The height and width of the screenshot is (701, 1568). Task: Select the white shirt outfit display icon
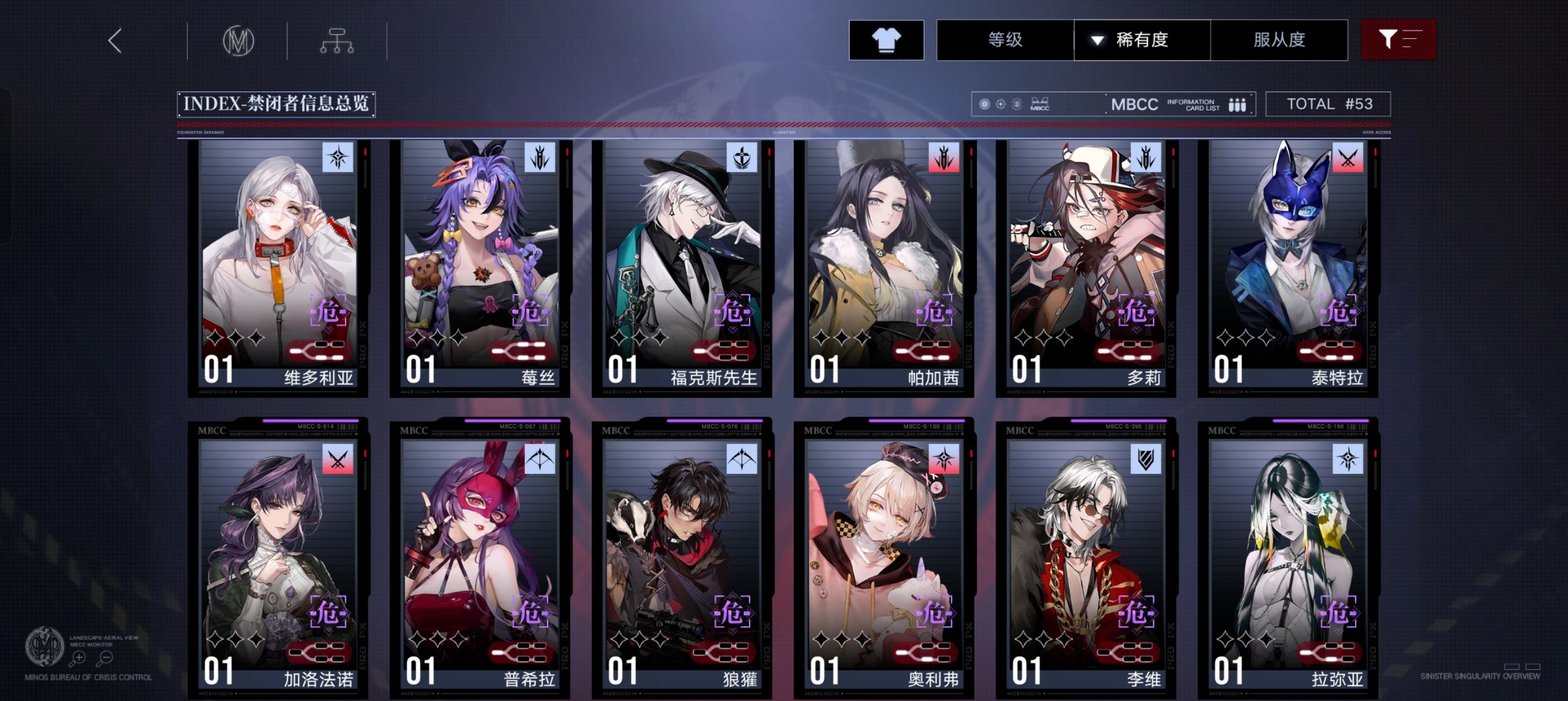pyautogui.click(x=886, y=39)
